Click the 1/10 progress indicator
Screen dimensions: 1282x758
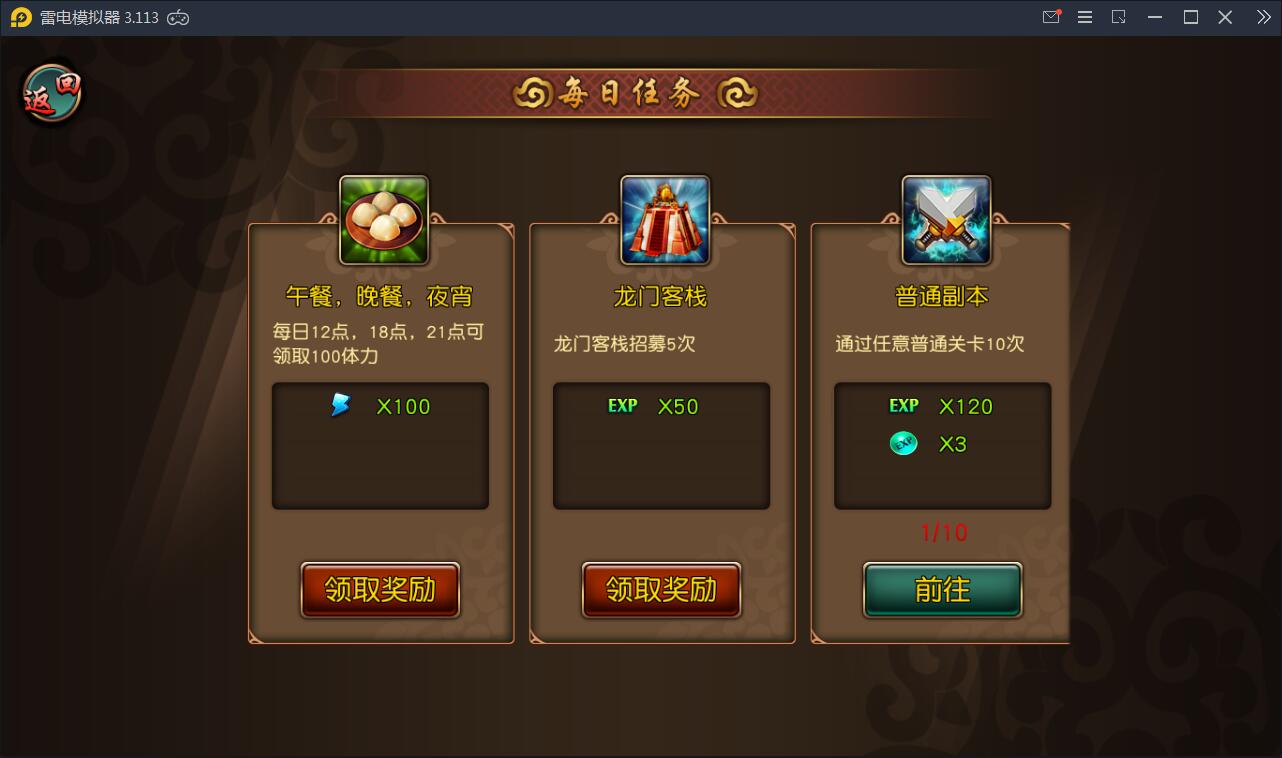tap(942, 533)
